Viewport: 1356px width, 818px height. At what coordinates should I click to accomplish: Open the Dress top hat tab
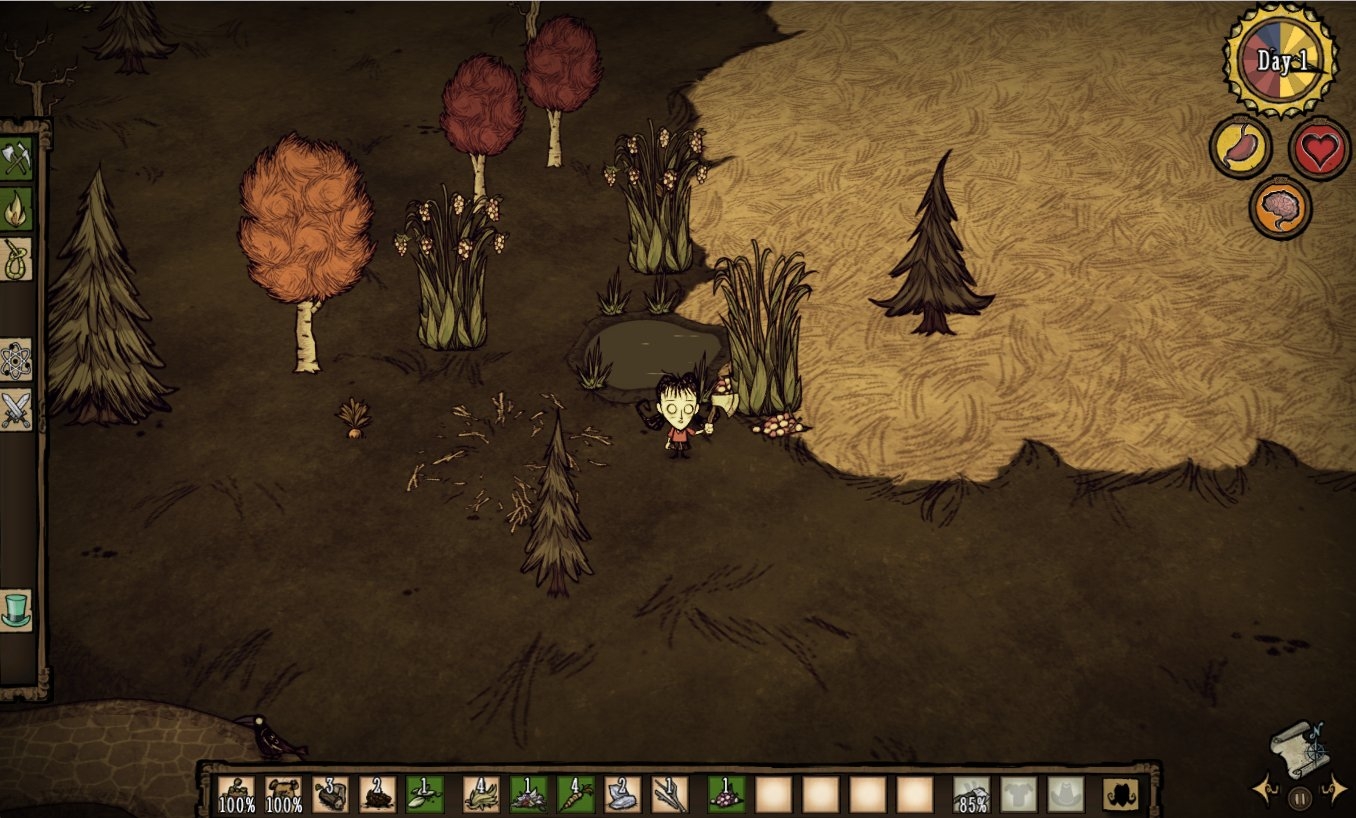point(16,609)
